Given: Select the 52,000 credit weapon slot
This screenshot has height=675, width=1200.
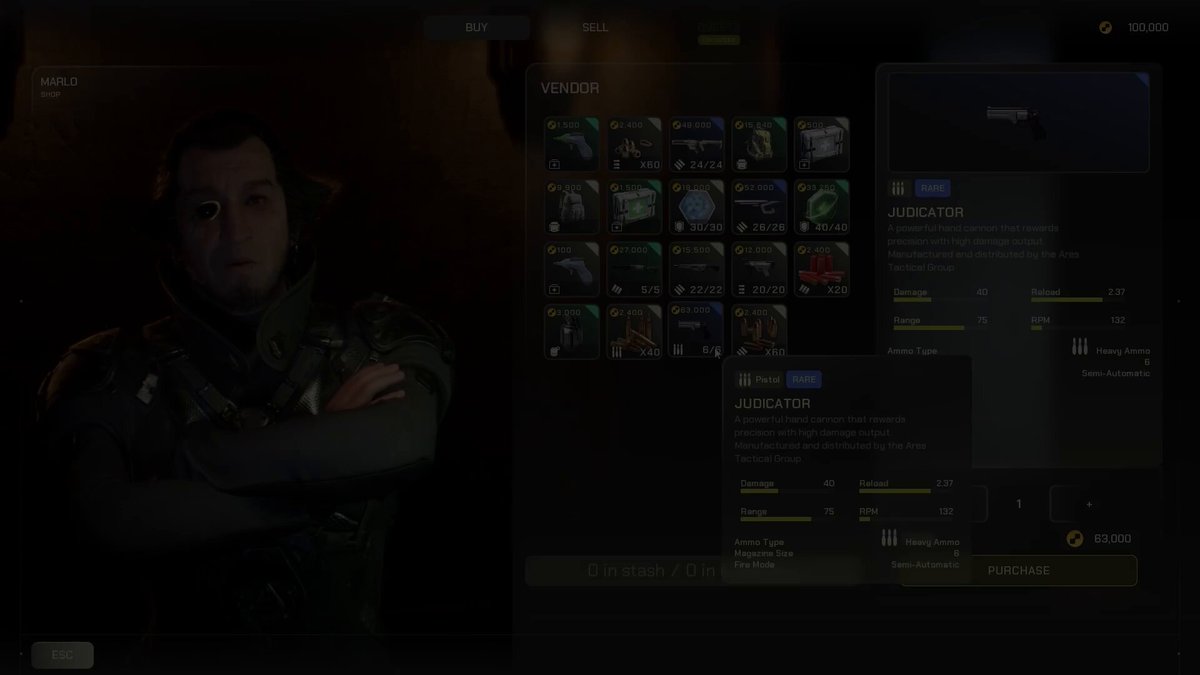Looking at the screenshot, I should (x=759, y=206).
